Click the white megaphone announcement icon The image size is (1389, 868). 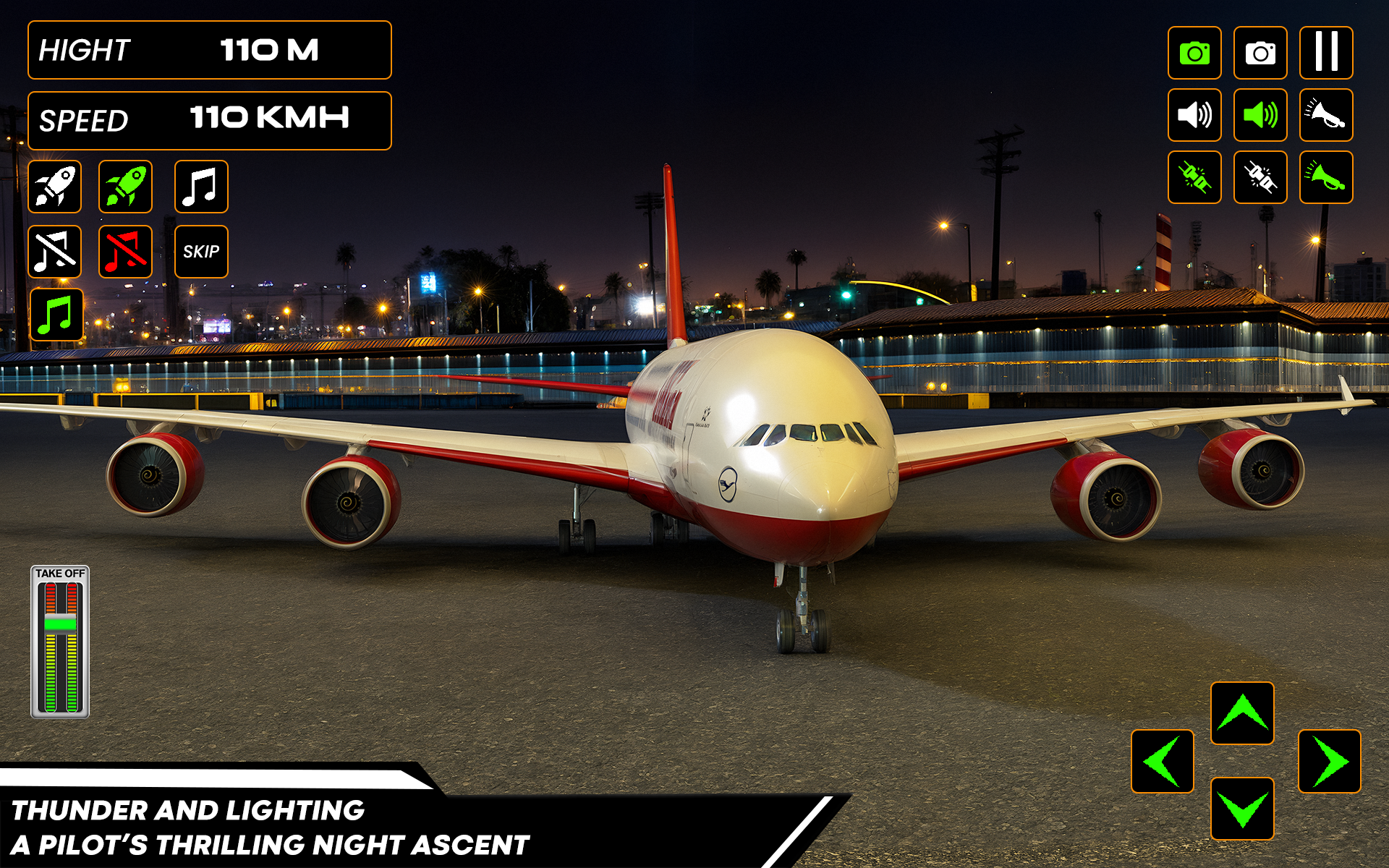tap(1326, 115)
